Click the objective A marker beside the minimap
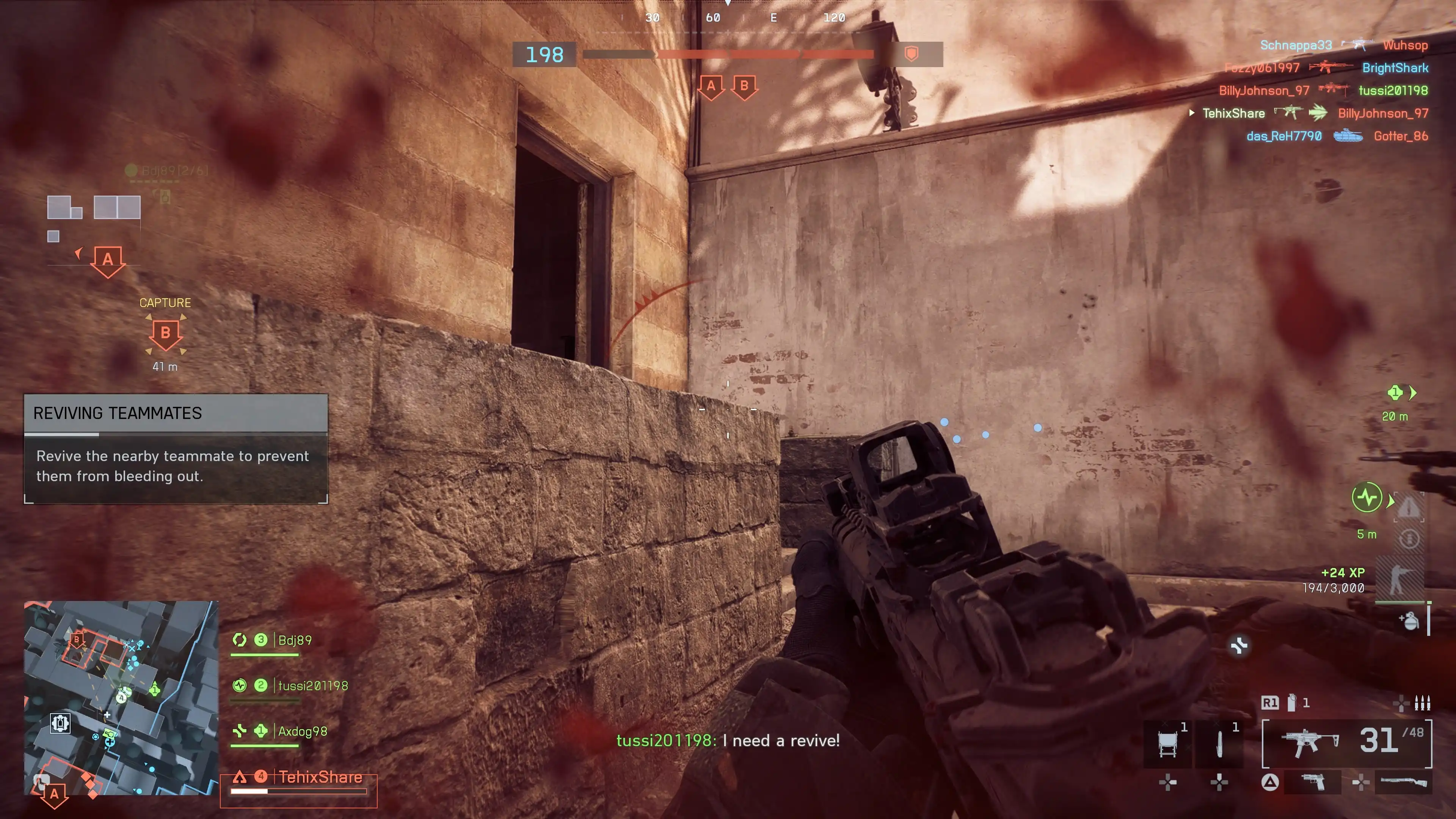1456x819 pixels. click(x=54, y=794)
